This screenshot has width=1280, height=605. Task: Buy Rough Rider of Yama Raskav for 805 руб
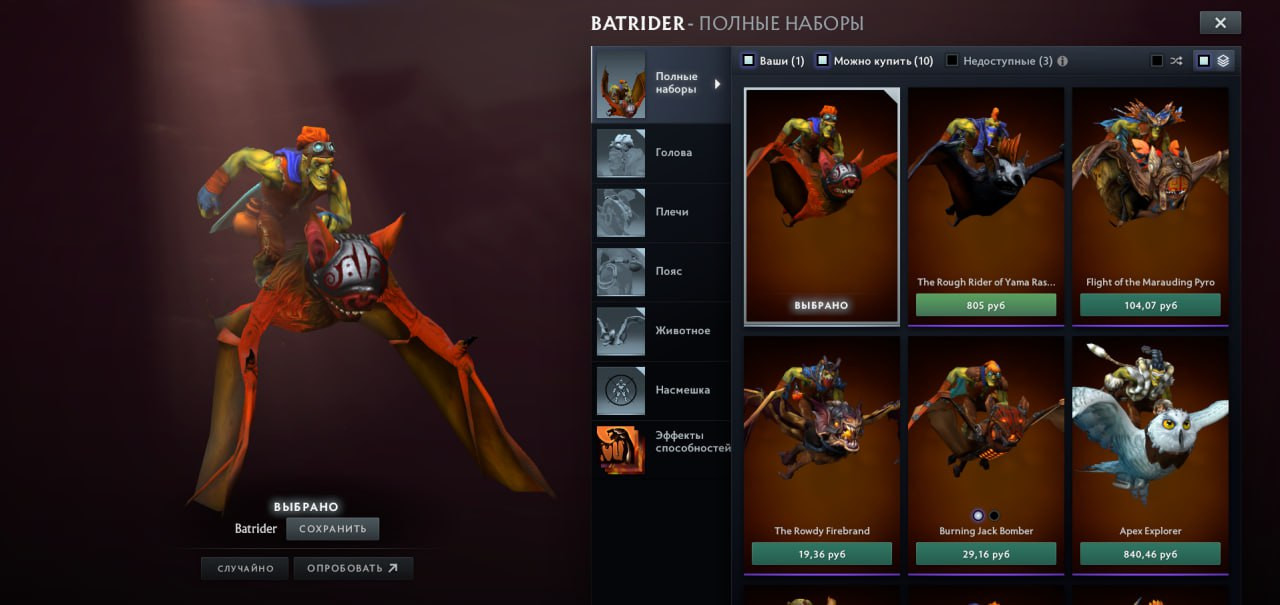tap(986, 305)
